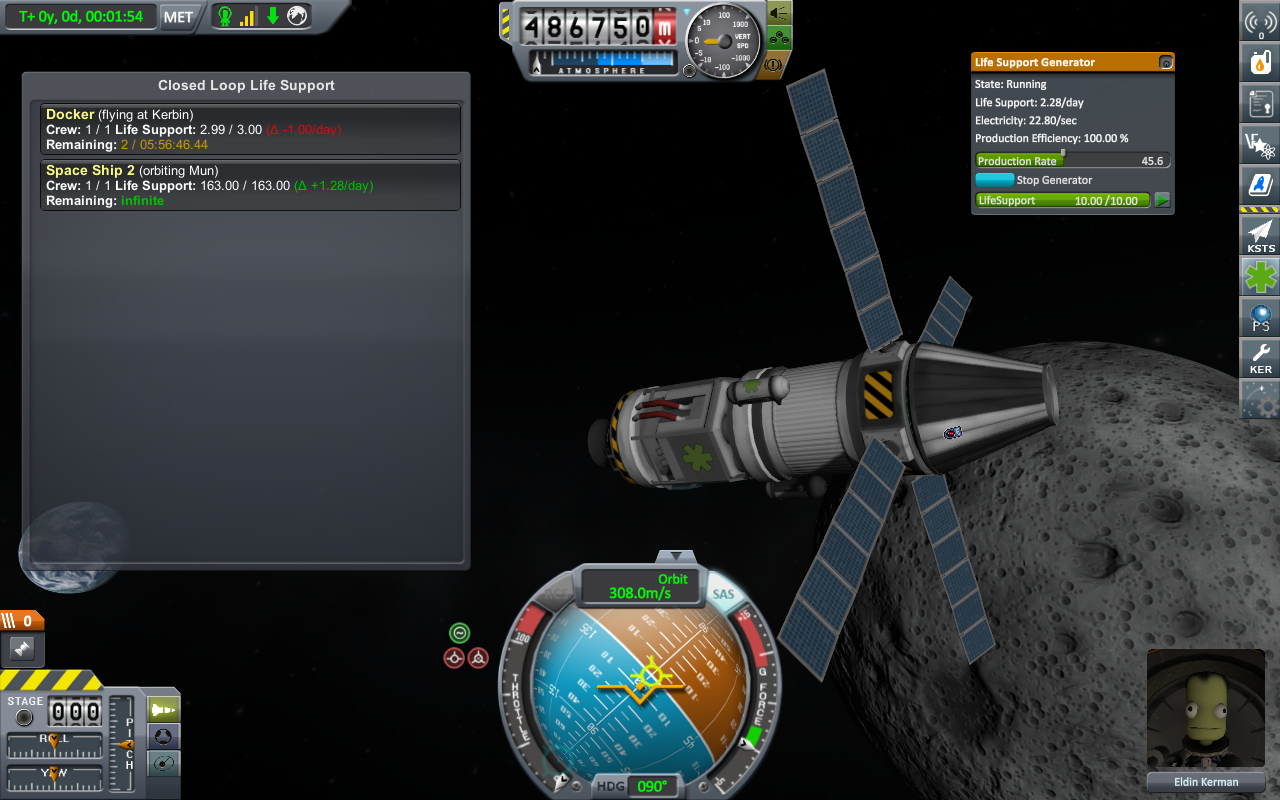Toggle the MET time display mode
Screen dimensions: 1280x800
click(x=178, y=16)
